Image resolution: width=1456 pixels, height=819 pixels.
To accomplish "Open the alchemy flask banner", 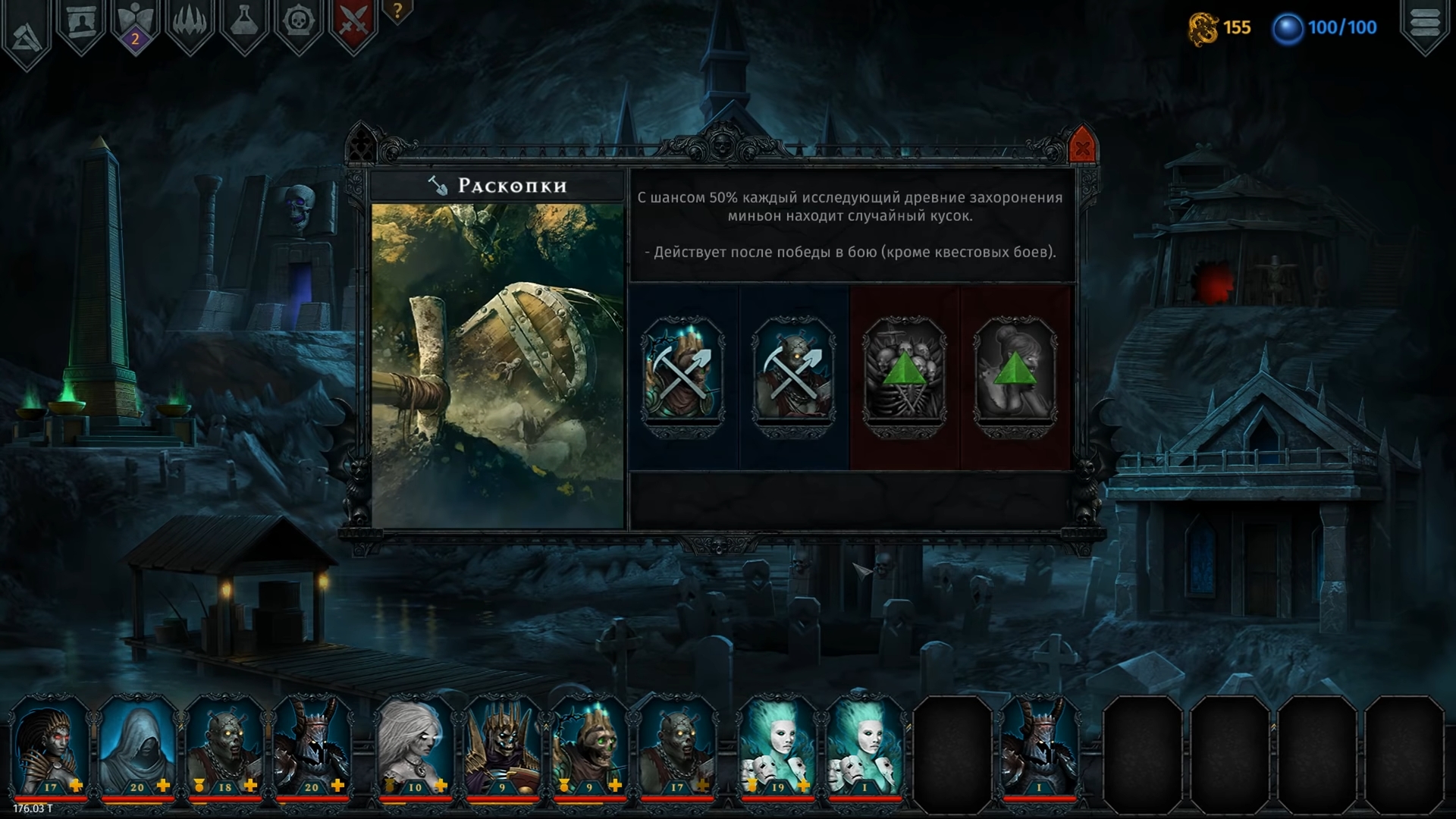I will [244, 23].
